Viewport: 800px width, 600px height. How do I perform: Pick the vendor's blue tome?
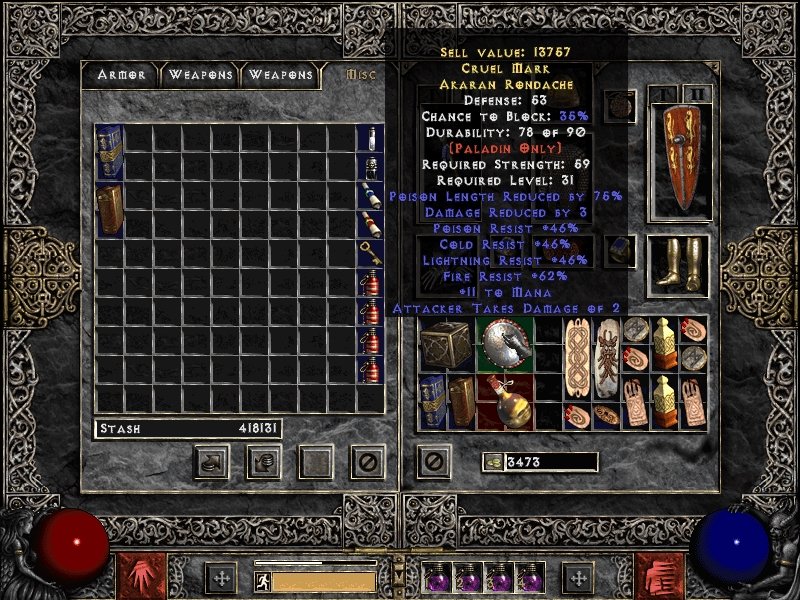coord(109,153)
